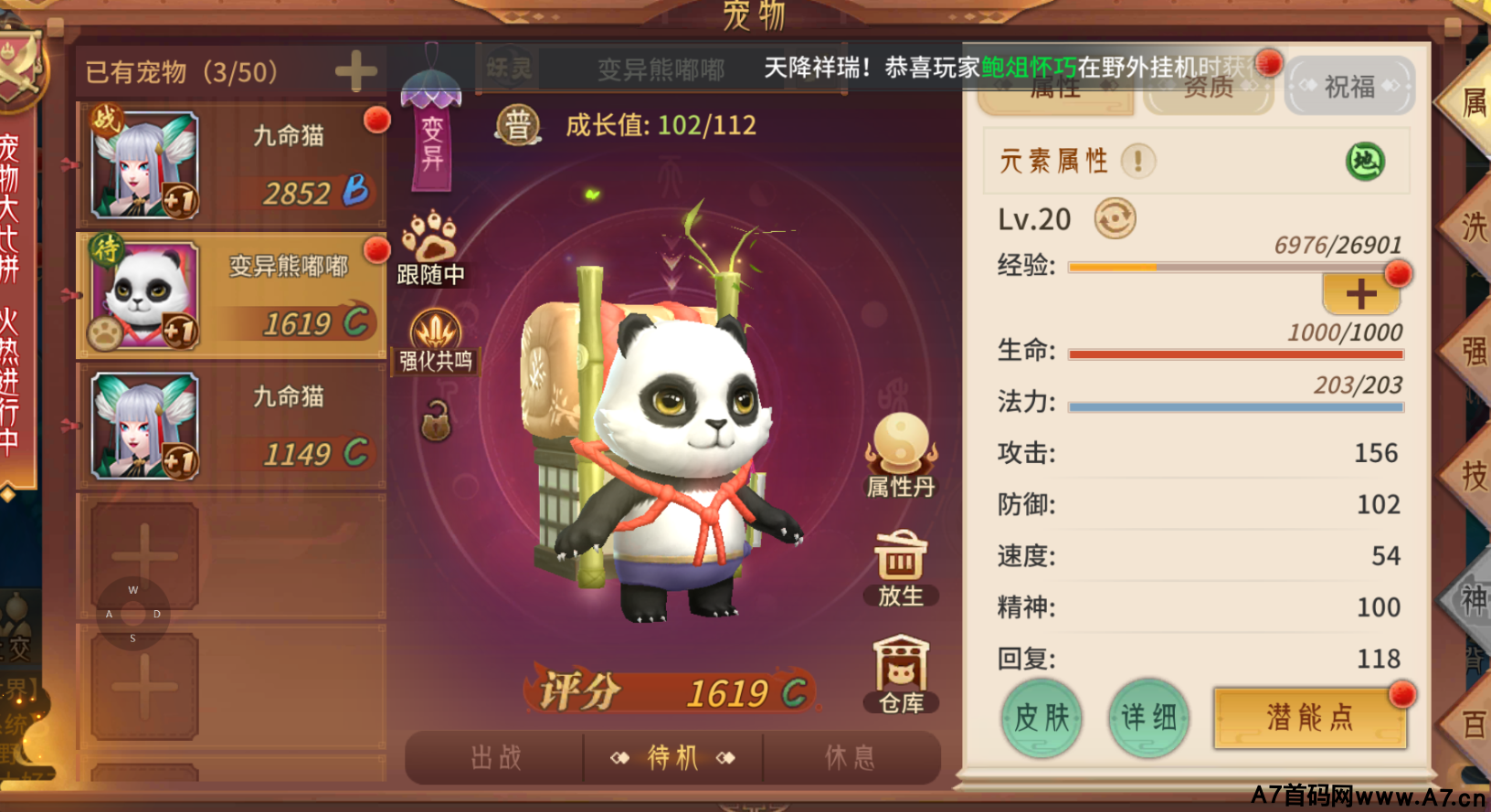Image resolution: width=1491 pixels, height=812 pixels.
Task: Open the pet 仓库 warehouse
Action: [901, 675]
